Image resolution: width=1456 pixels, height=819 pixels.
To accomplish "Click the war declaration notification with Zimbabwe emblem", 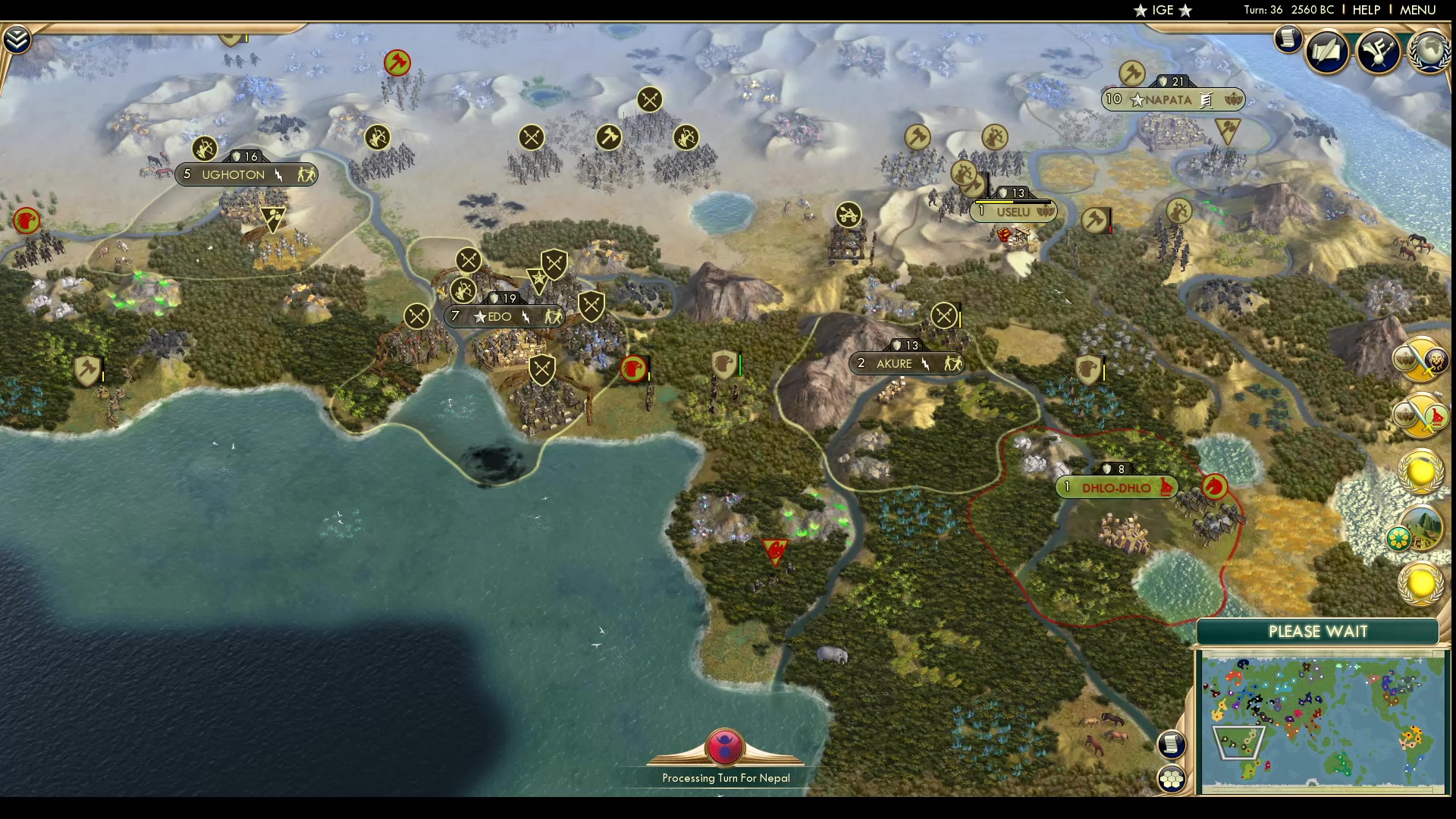I will [x=1423, y=416].
